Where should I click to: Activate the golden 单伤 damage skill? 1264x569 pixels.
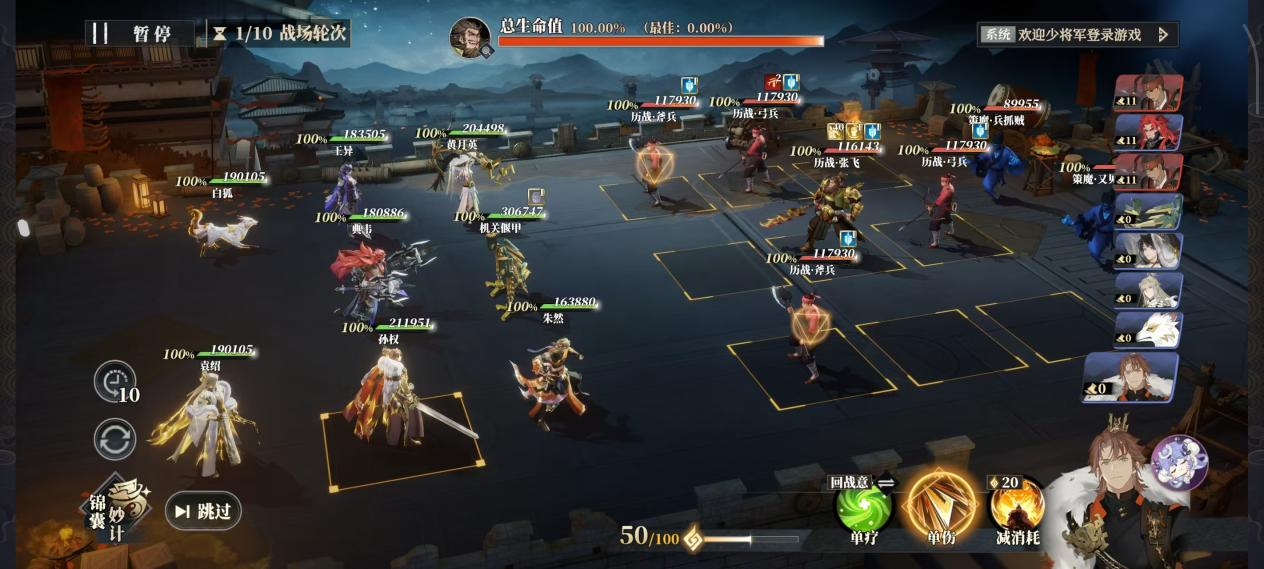click(940, 504)
